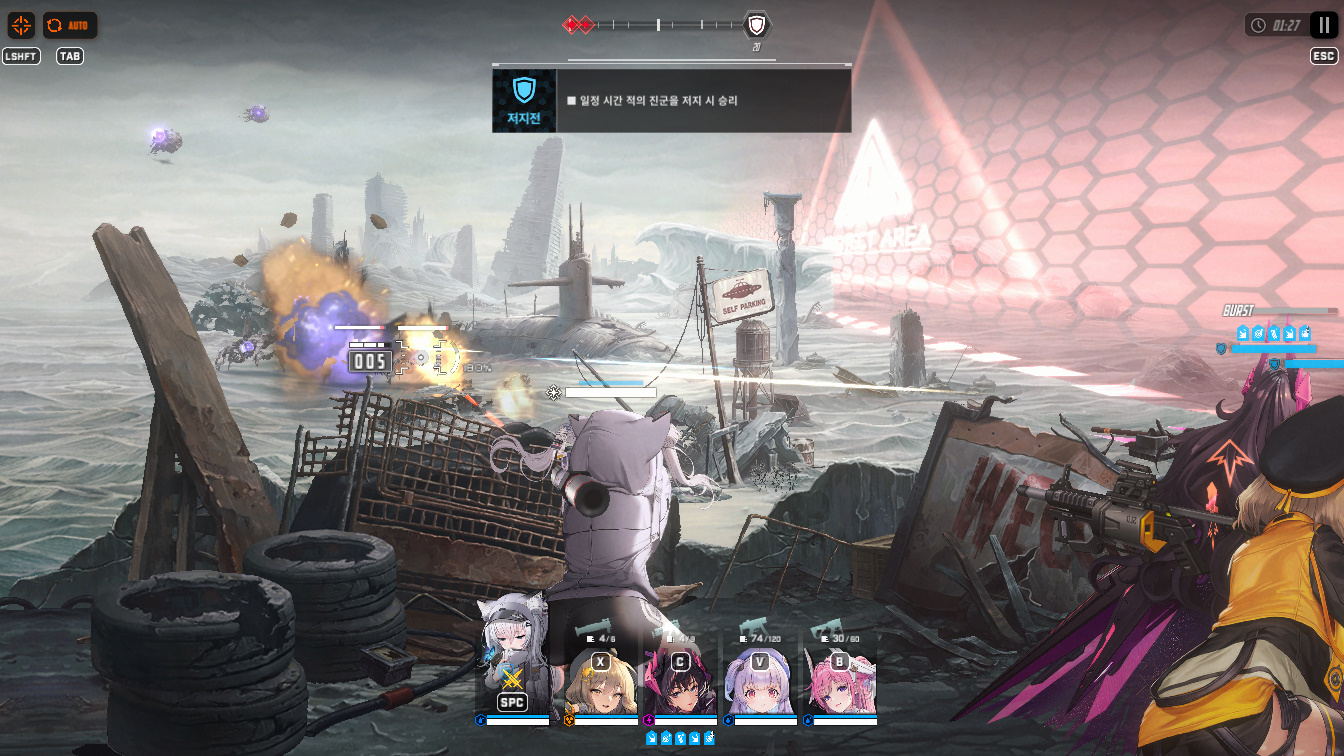This screenshot has width=1344, height=756.
Task: Switch to the dark-haired pink-horned squad member
Action: 680,678
